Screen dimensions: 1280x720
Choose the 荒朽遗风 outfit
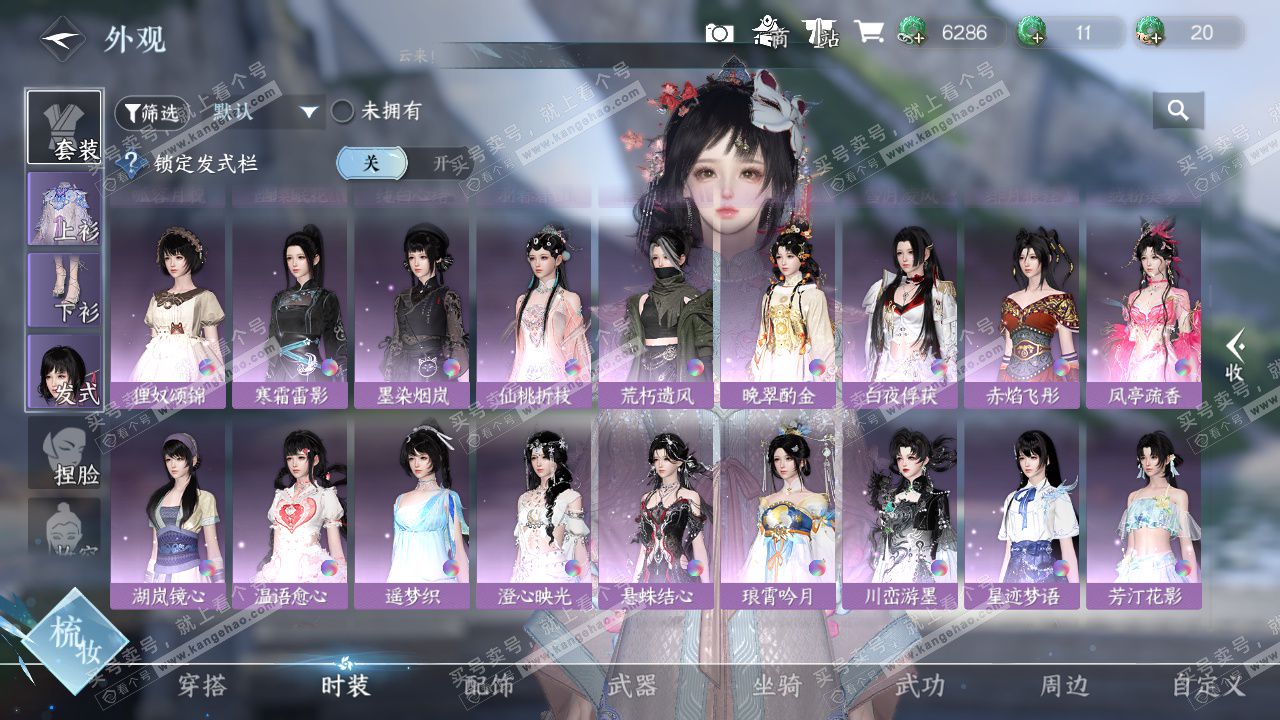(656, 312)
